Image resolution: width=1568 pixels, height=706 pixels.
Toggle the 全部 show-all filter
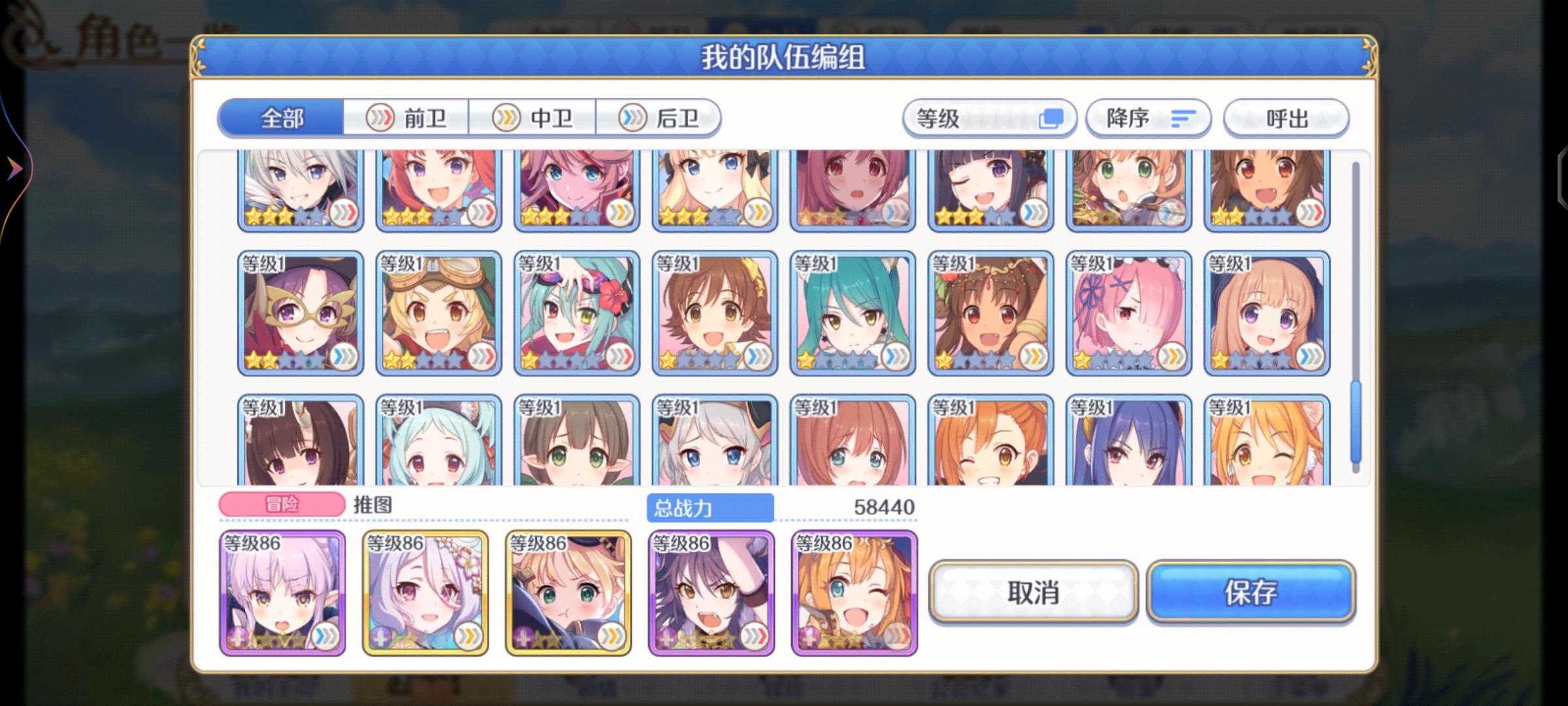(x=281, y=118)
